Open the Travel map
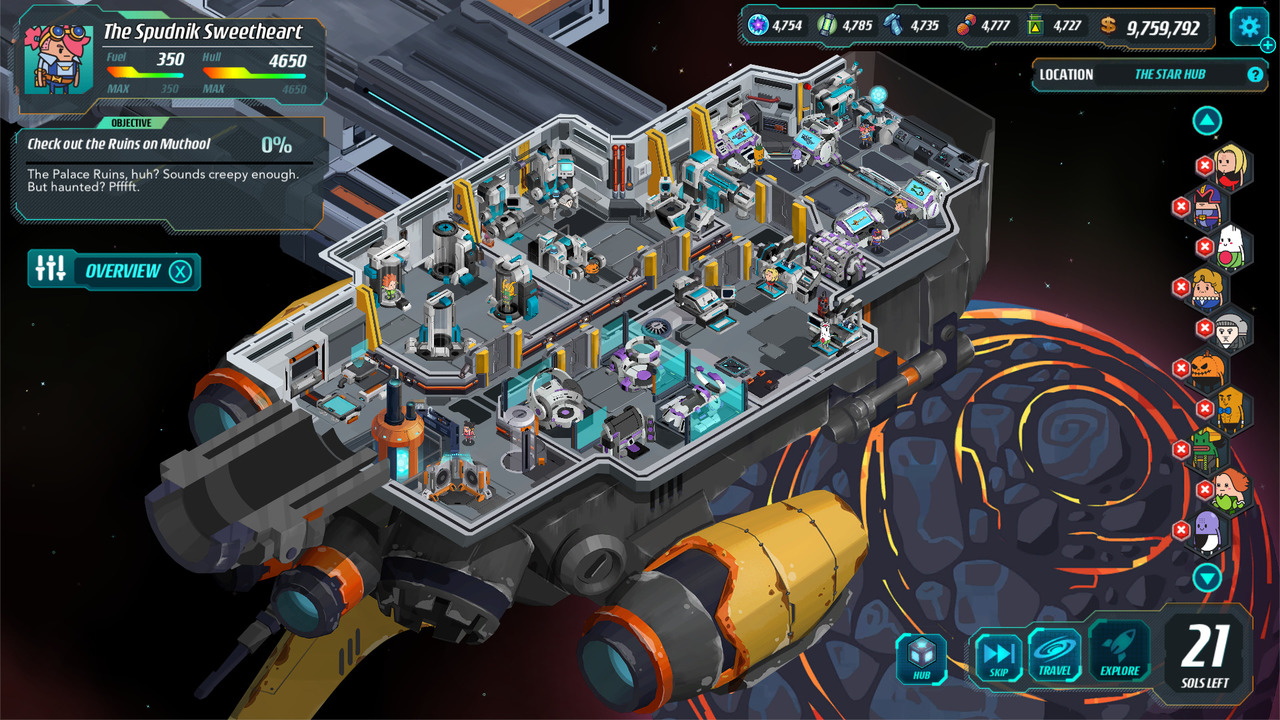 tap(1054, 655)
